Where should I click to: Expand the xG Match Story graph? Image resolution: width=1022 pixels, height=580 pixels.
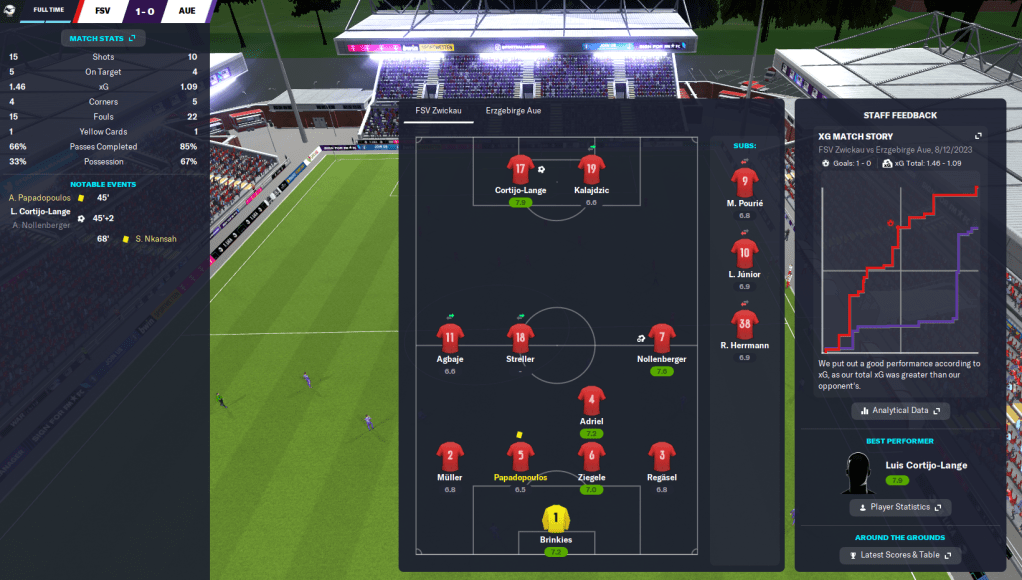978,136
